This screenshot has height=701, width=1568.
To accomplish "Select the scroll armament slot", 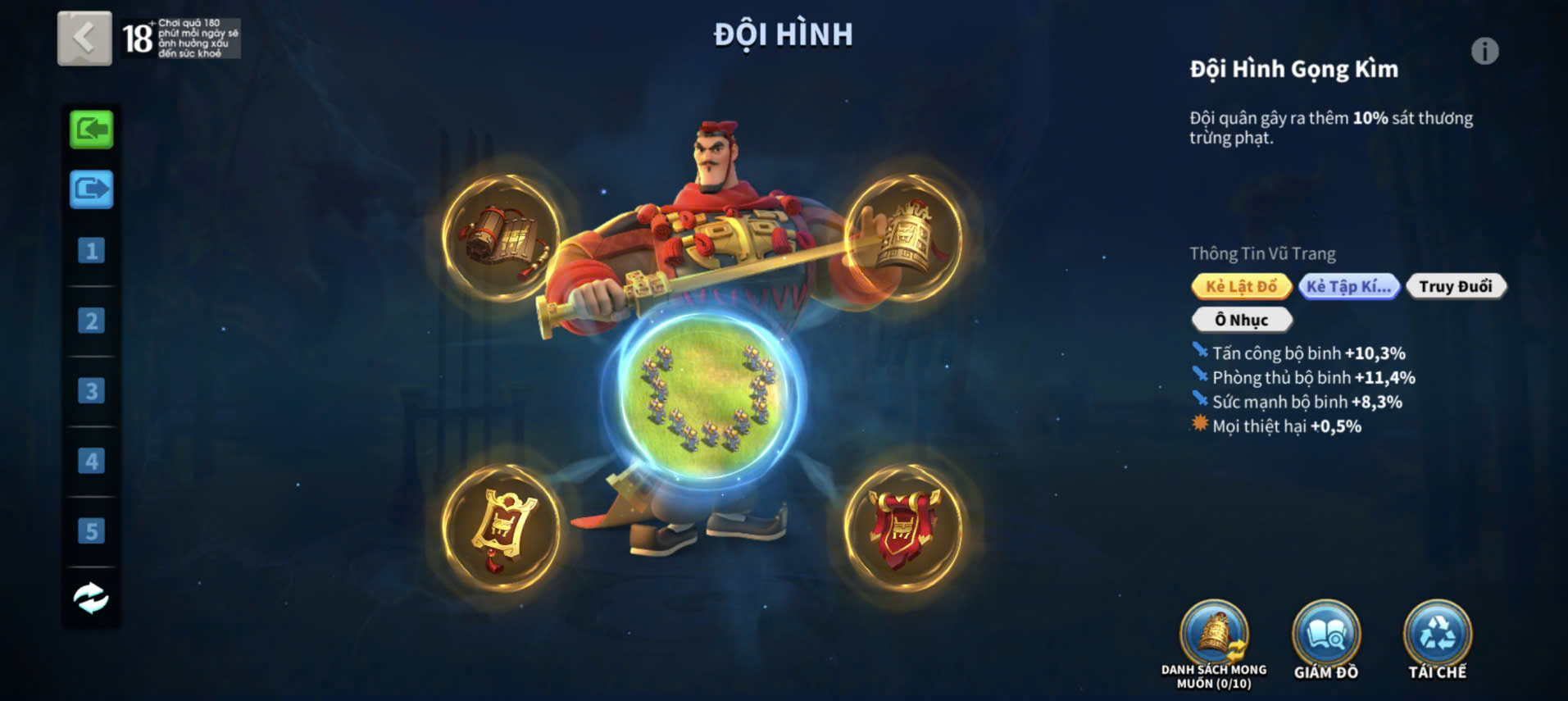I will (x=501, y=236).
